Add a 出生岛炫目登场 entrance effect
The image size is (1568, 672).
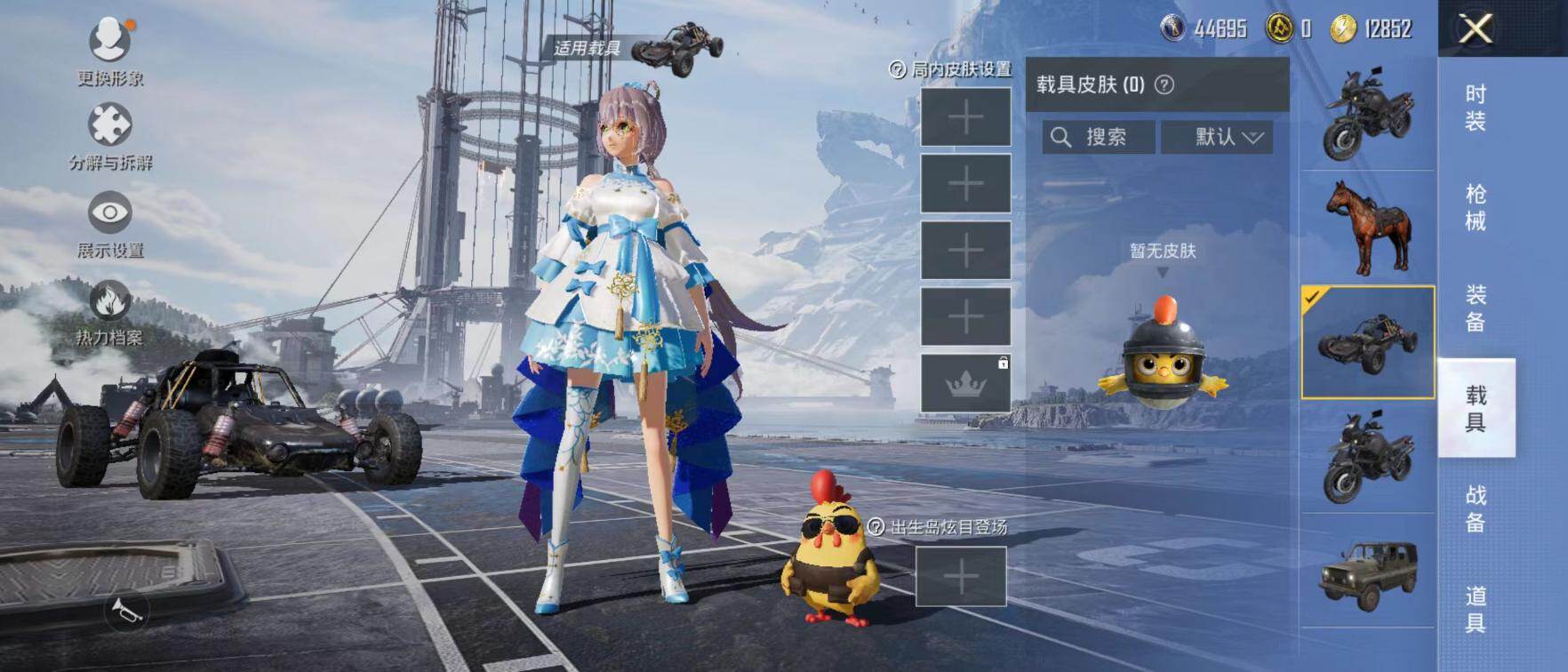click(x=961, y=577)
